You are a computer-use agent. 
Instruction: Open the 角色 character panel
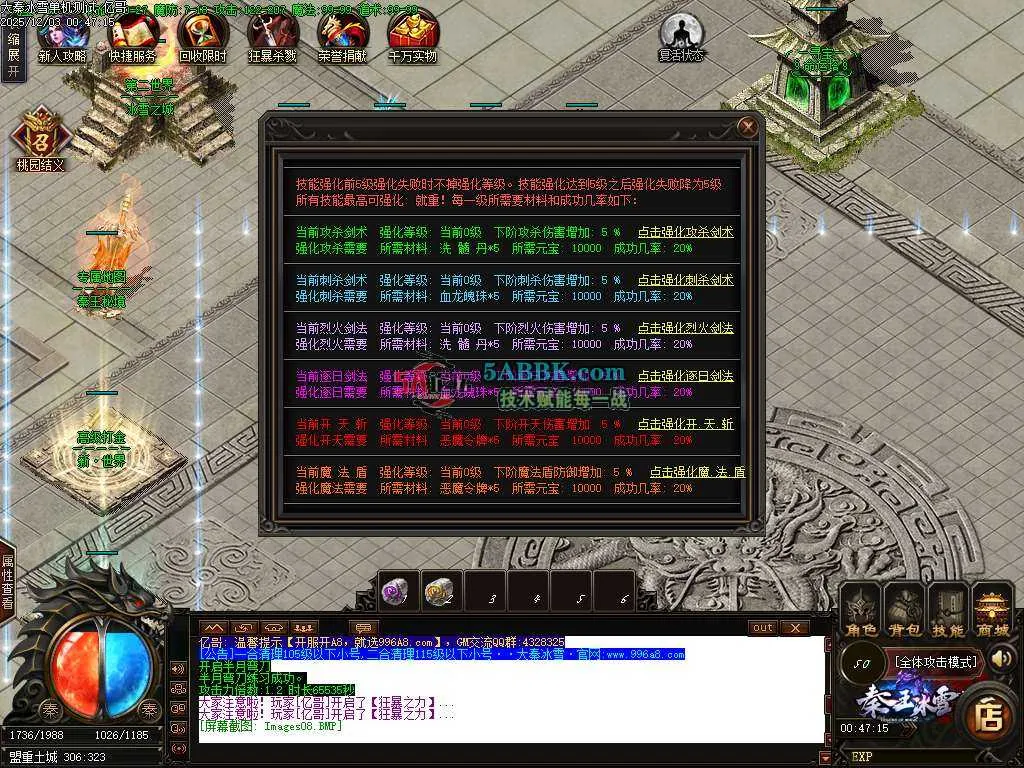tap(860, 610)
